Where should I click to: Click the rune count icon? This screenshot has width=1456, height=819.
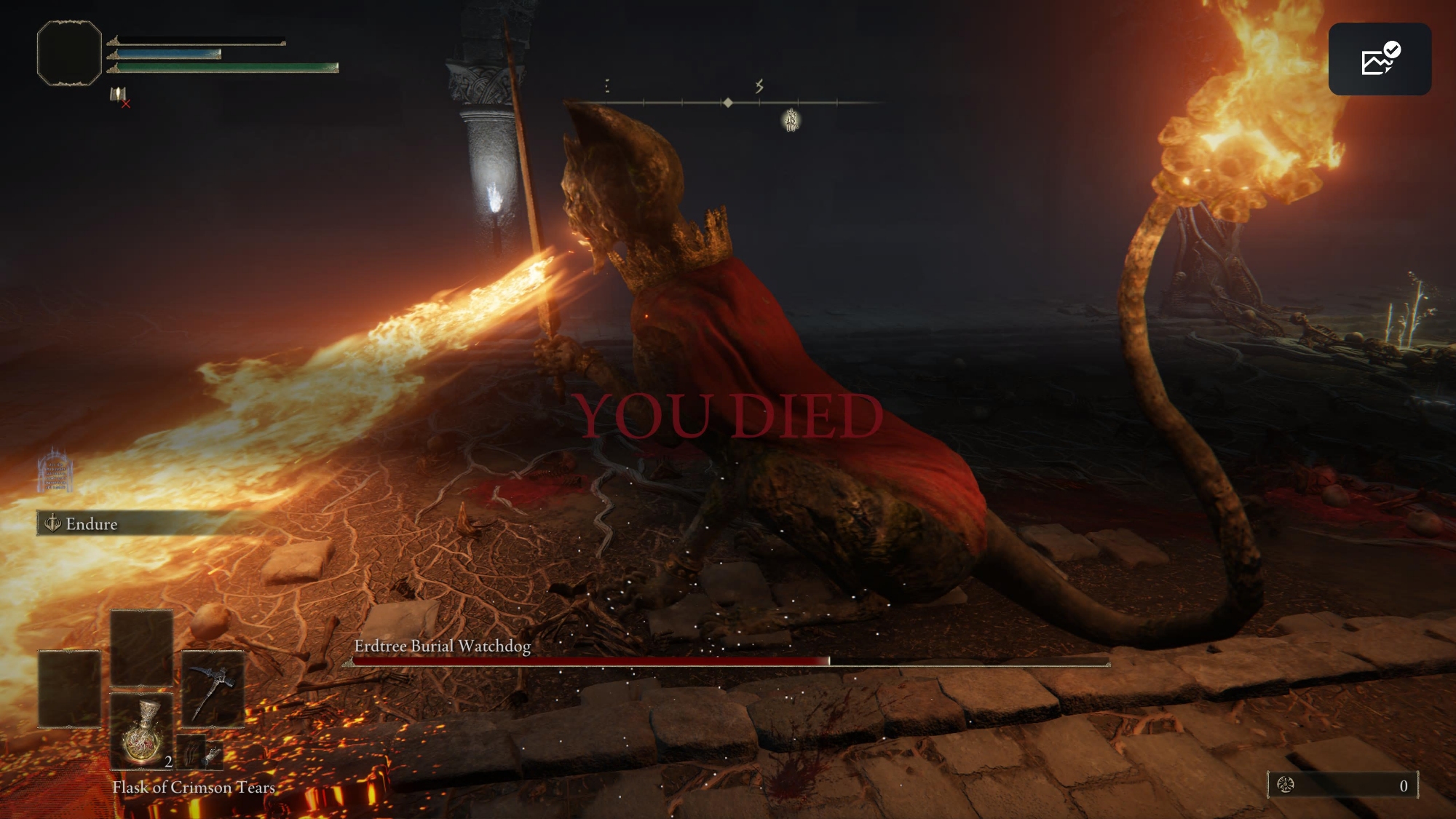tap(1286, 785)
